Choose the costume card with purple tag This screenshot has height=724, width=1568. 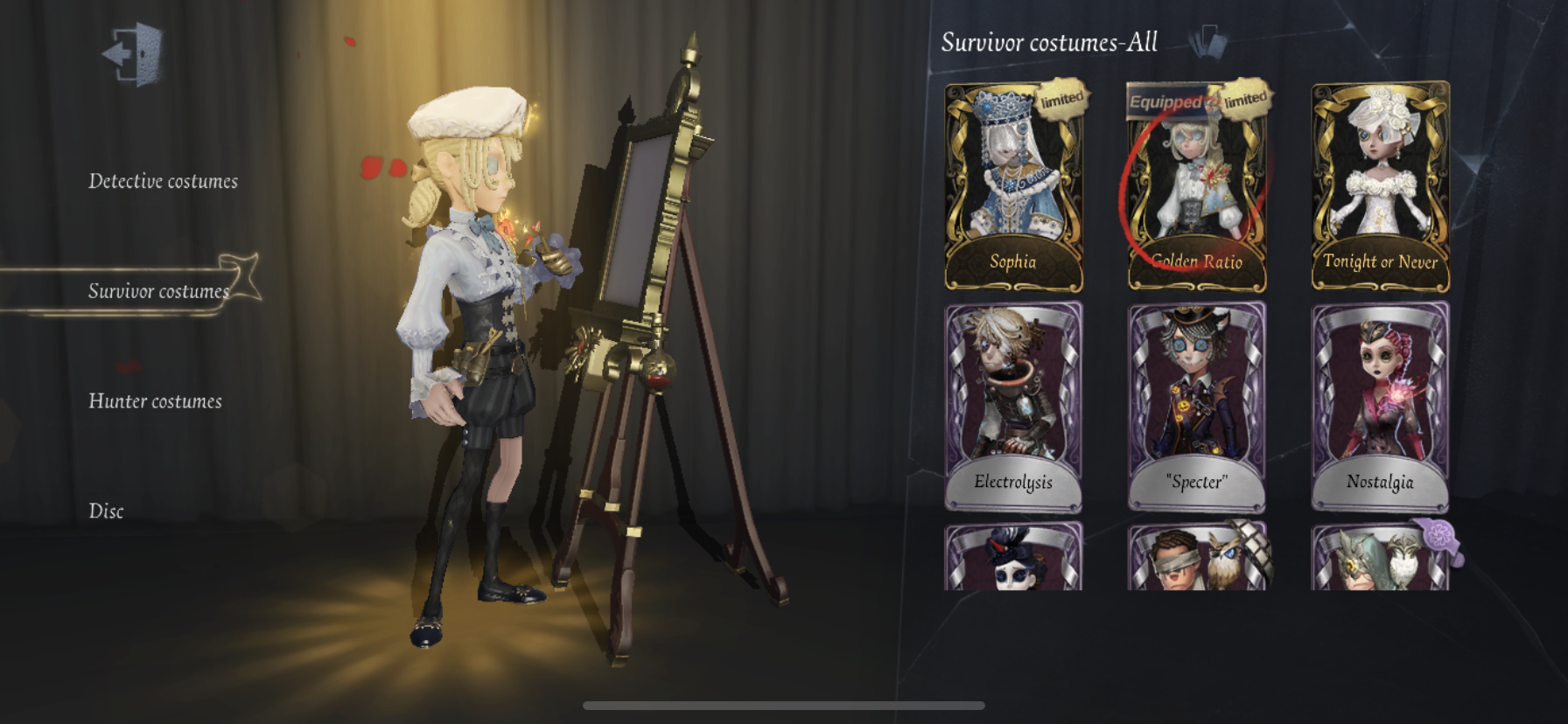pyautogui.click(x=1380, y=557)
